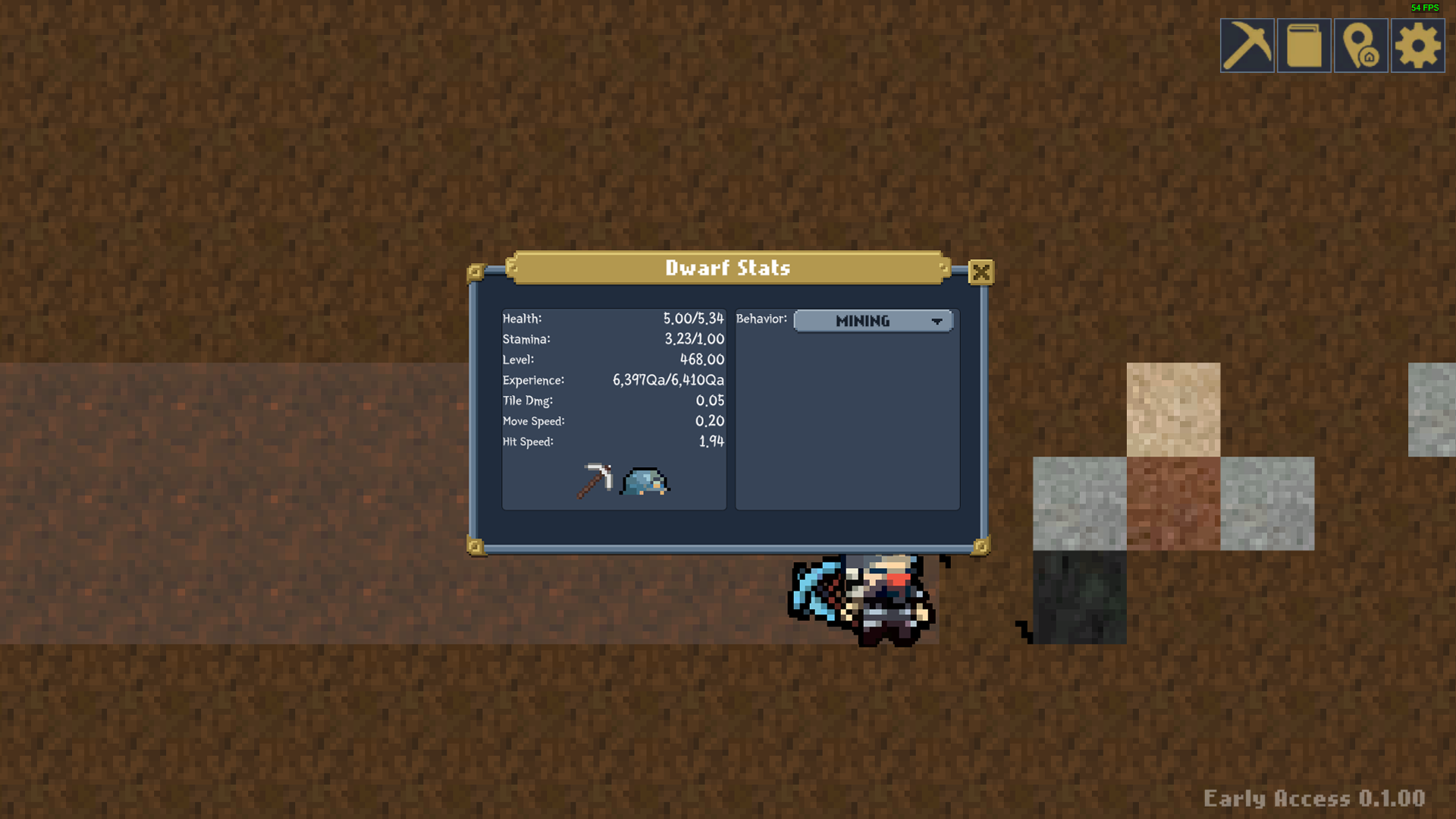Click the Behavior label text
This screenshot has height=819, width=1456.
761,319
